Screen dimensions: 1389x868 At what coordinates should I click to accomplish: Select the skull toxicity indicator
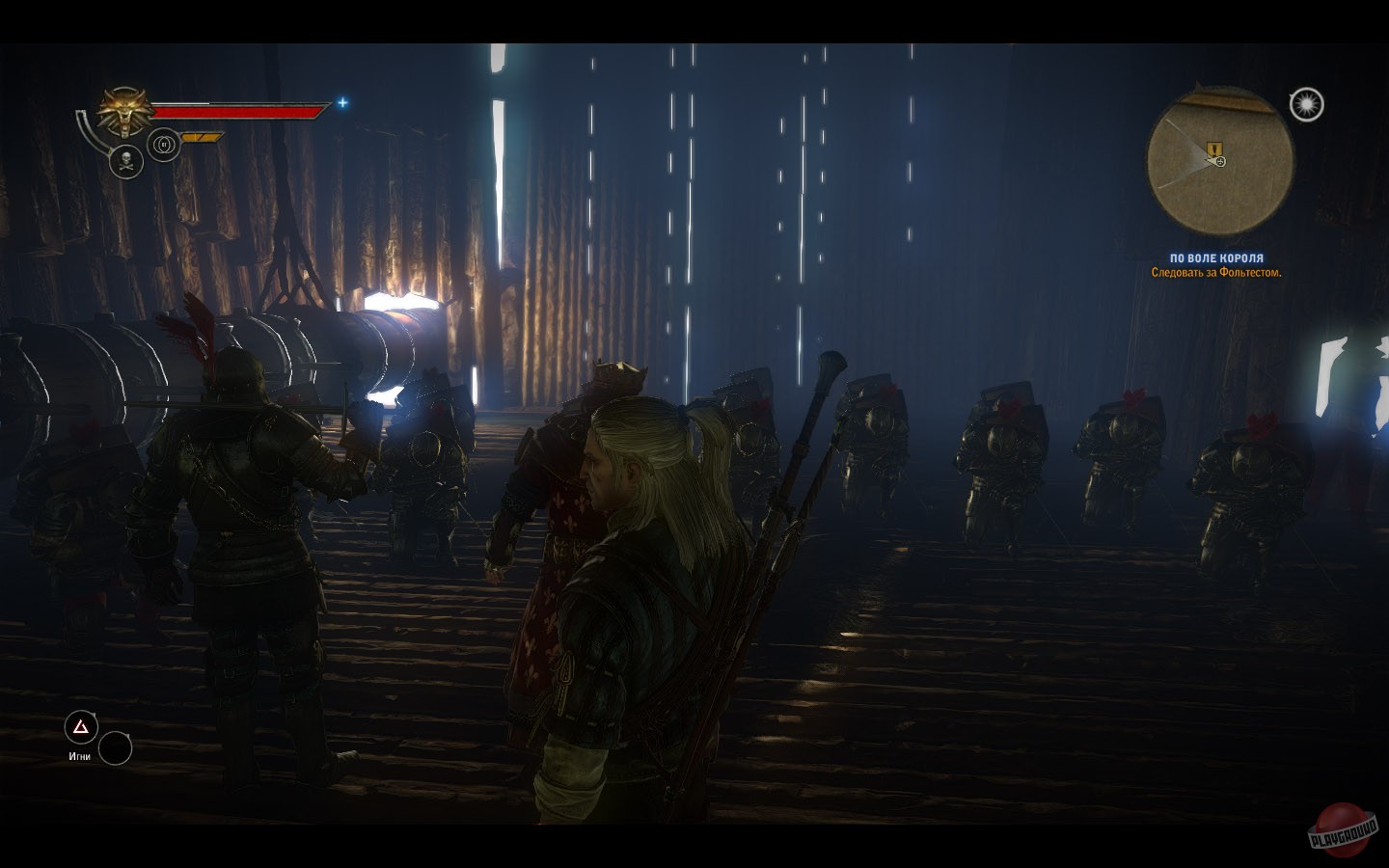[x=126, y=162]
